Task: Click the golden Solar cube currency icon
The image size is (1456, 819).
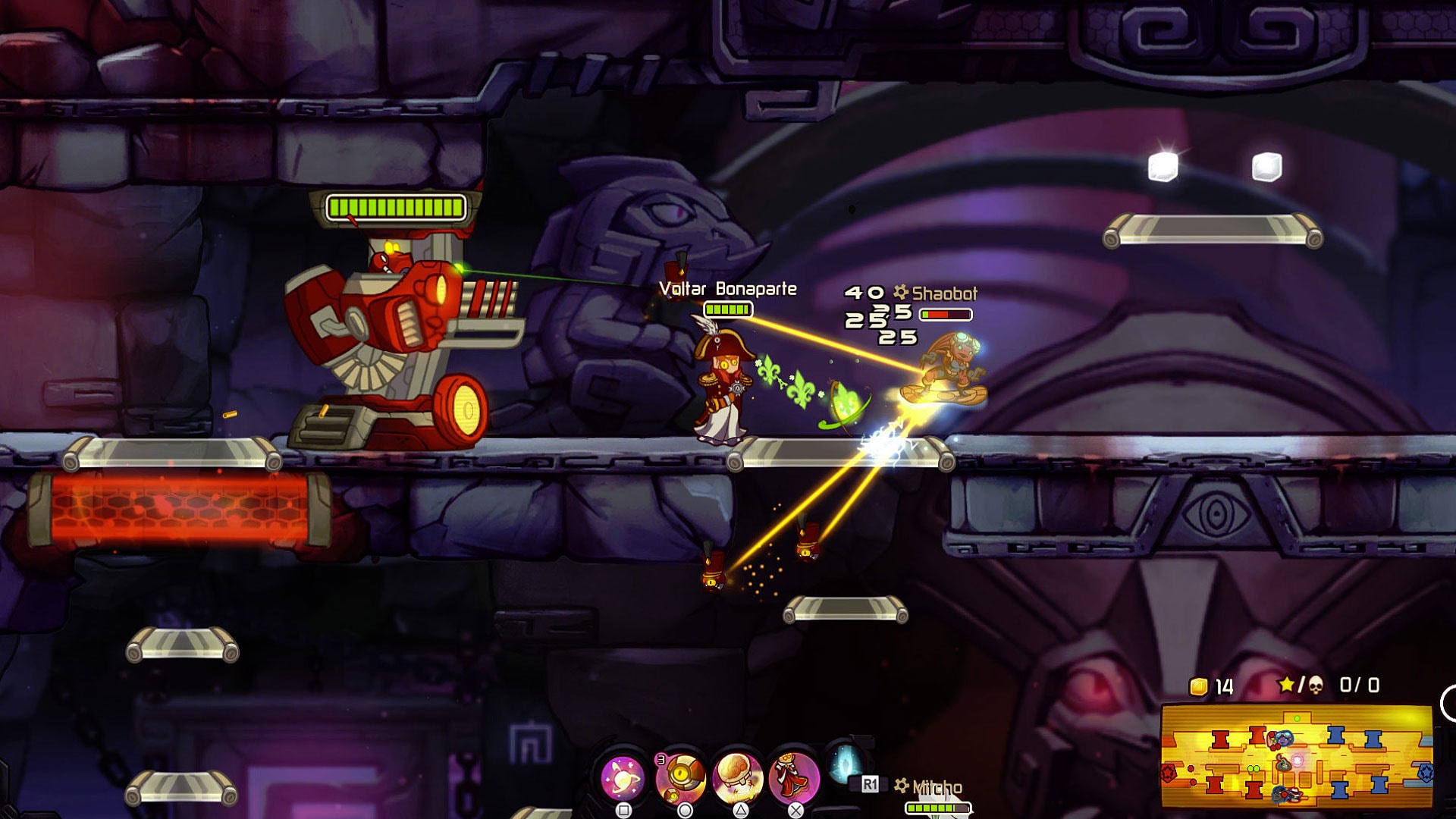Action: [1199, 686]
